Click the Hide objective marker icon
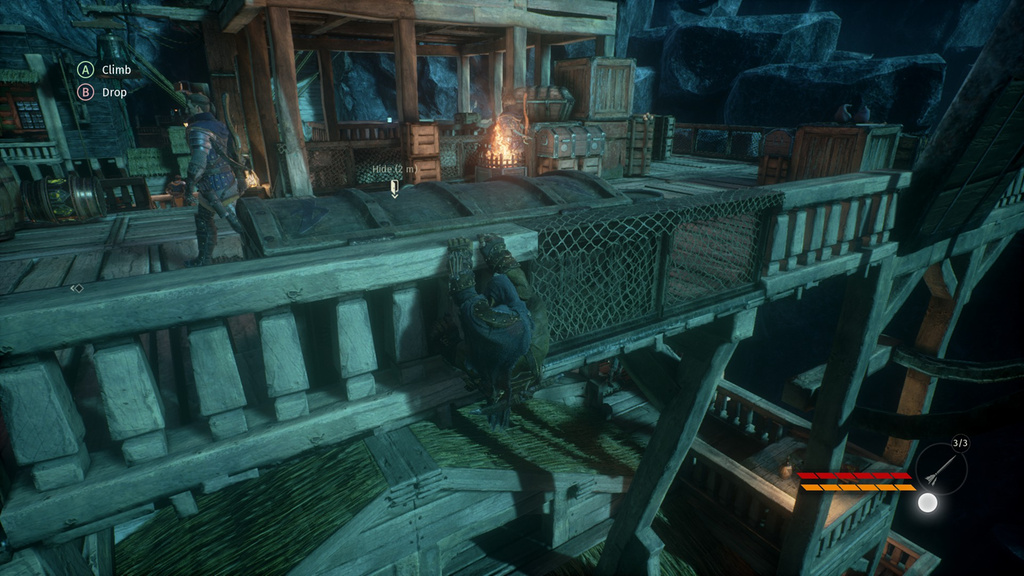 point(395,189)
